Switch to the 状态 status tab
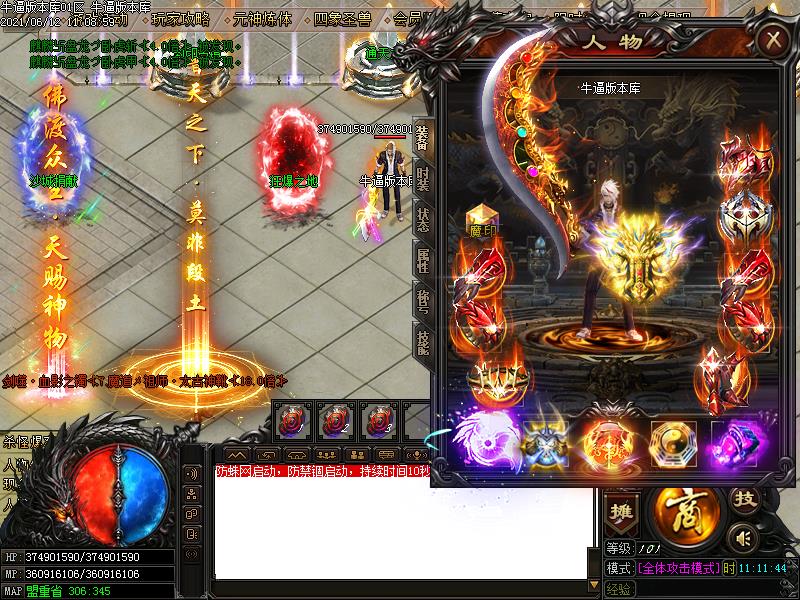800x600 pixels. tap(422, 221)
